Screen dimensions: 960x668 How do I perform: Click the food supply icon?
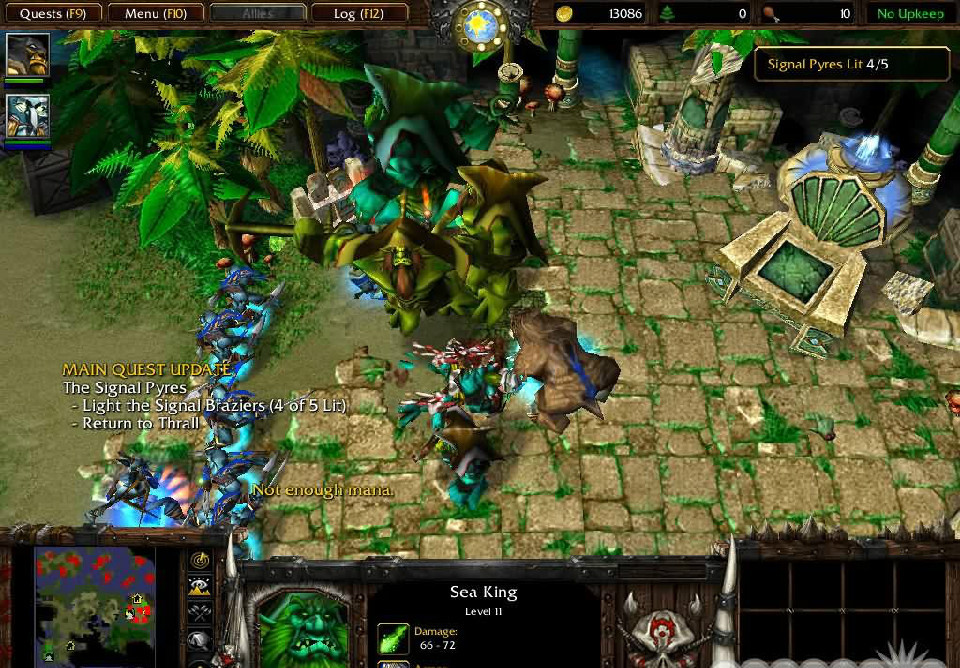pos(769,14)
